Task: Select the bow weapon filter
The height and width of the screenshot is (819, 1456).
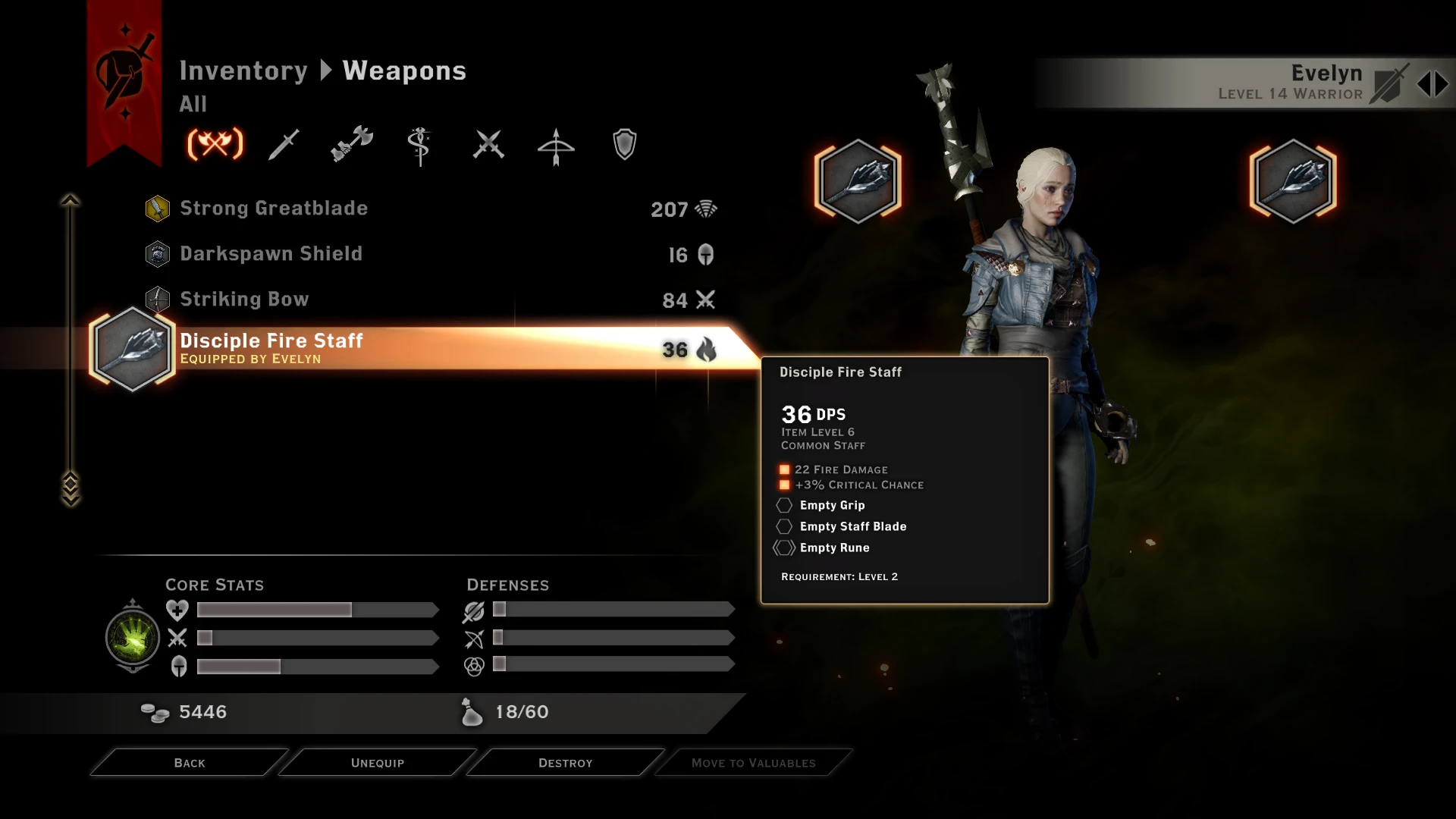Action: pyautogui.click(x=556, y=144)
